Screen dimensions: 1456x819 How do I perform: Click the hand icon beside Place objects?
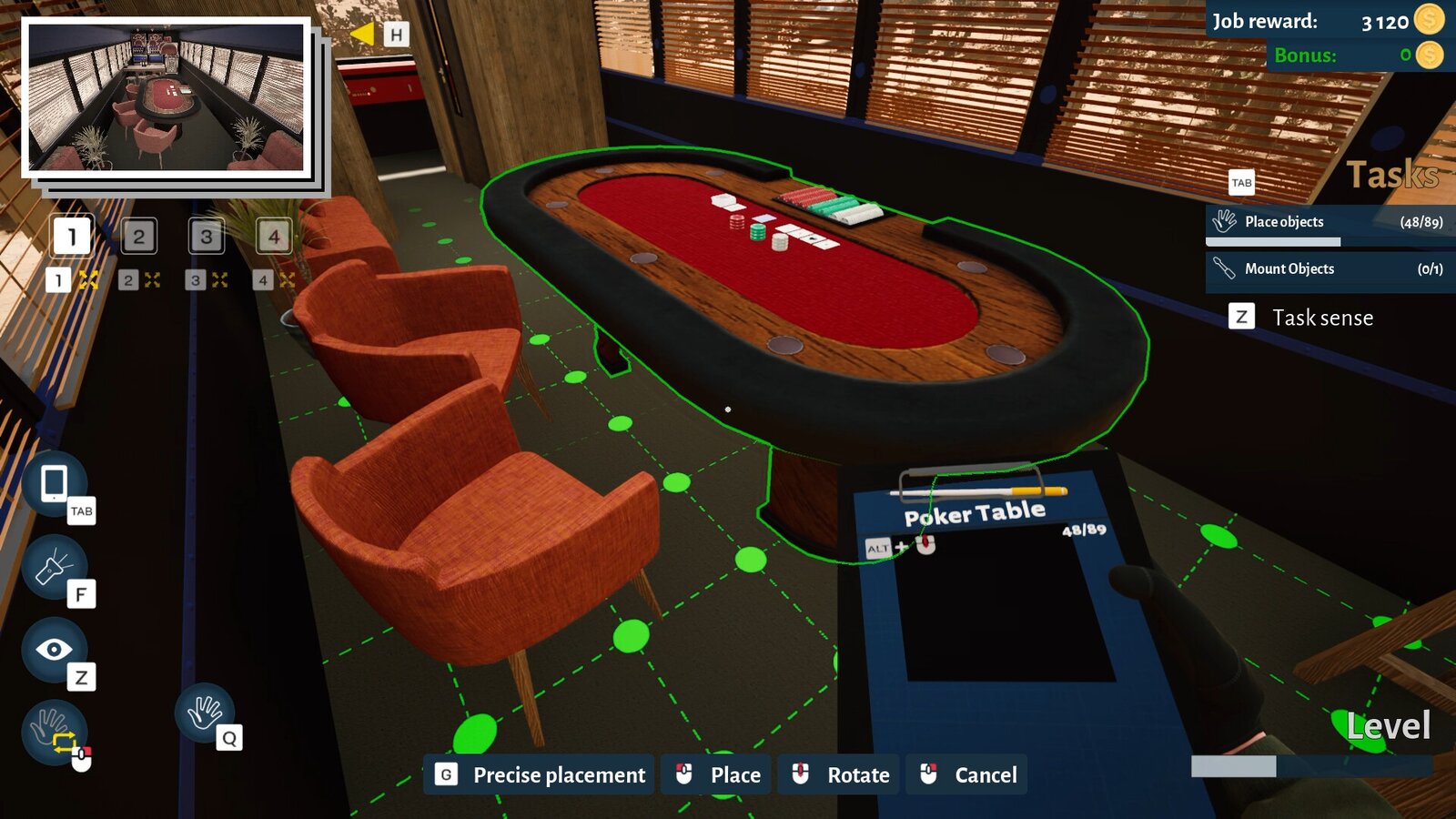(1225, 219)
